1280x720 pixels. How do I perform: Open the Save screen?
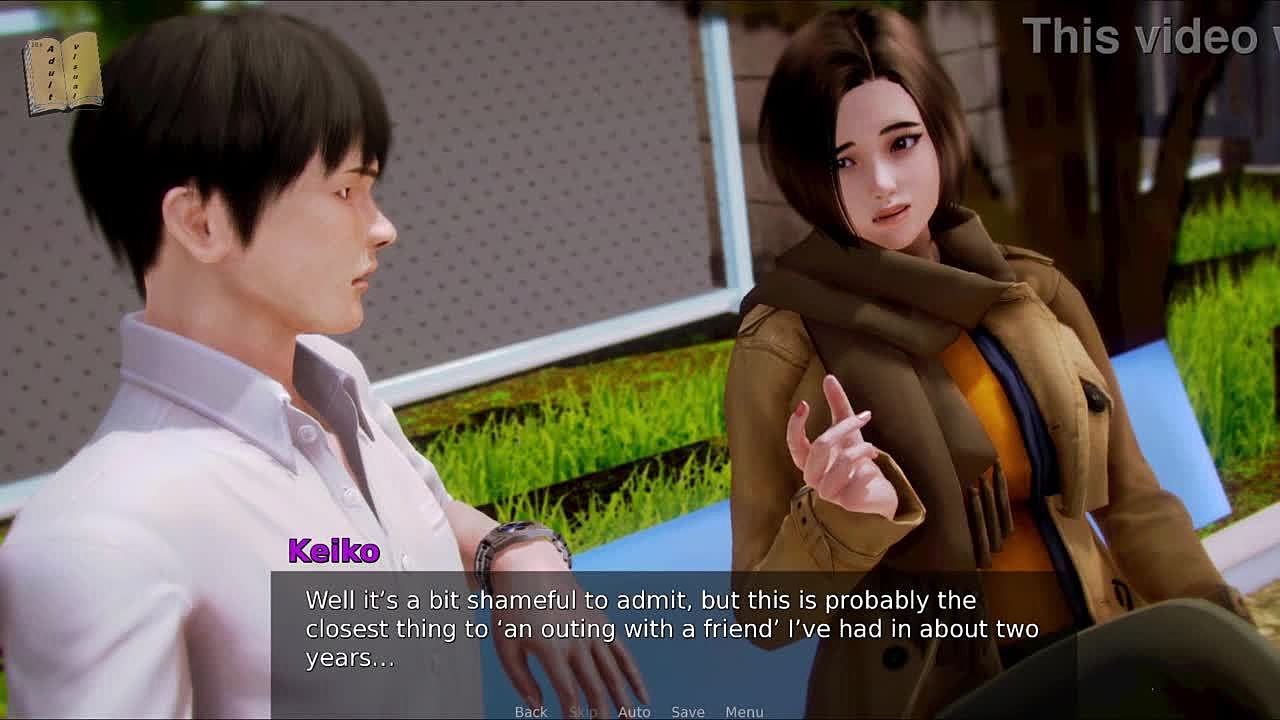[x=688, y=711]
